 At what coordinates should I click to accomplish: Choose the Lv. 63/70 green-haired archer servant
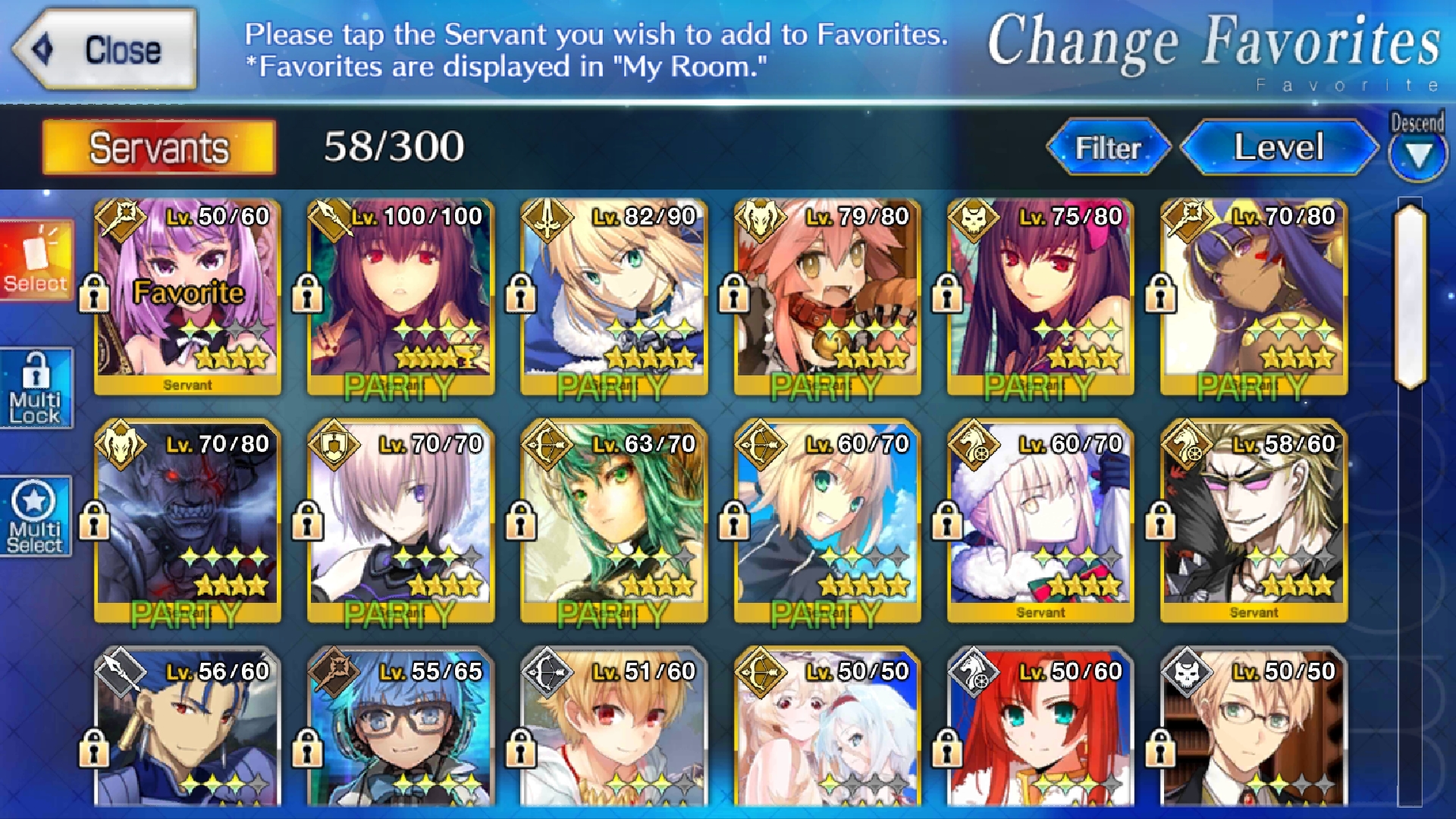[613, 522]
